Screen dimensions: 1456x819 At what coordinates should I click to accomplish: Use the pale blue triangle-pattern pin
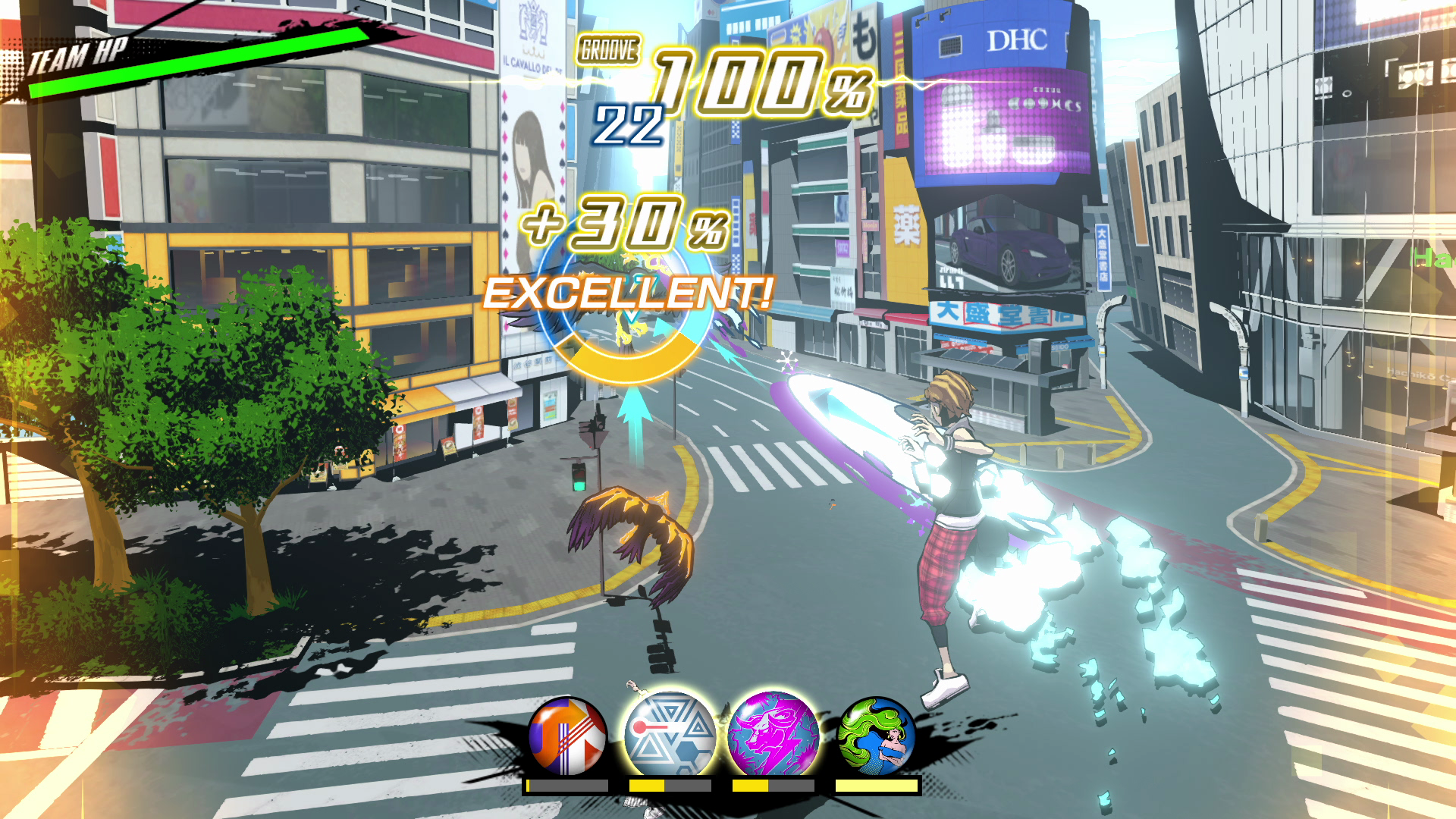[670, 734]
